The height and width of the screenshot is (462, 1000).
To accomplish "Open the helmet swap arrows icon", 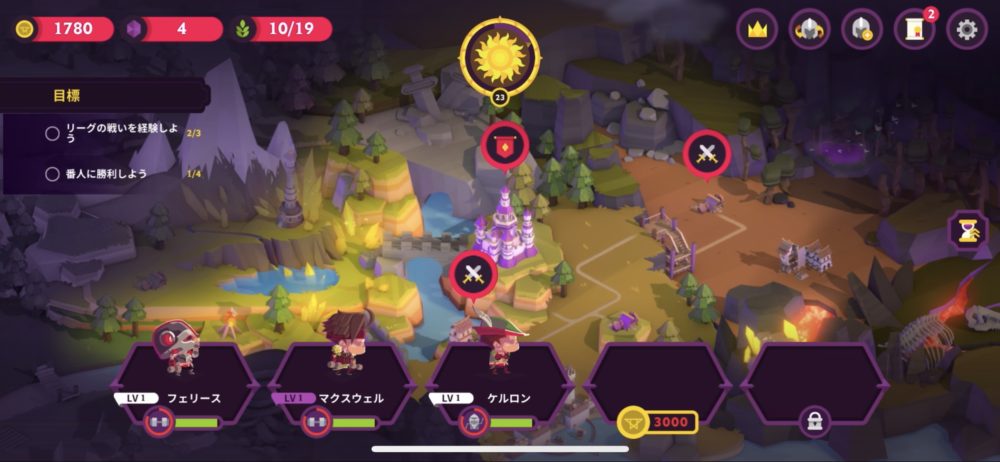I will pyautogui.click(x=810, y=29).
